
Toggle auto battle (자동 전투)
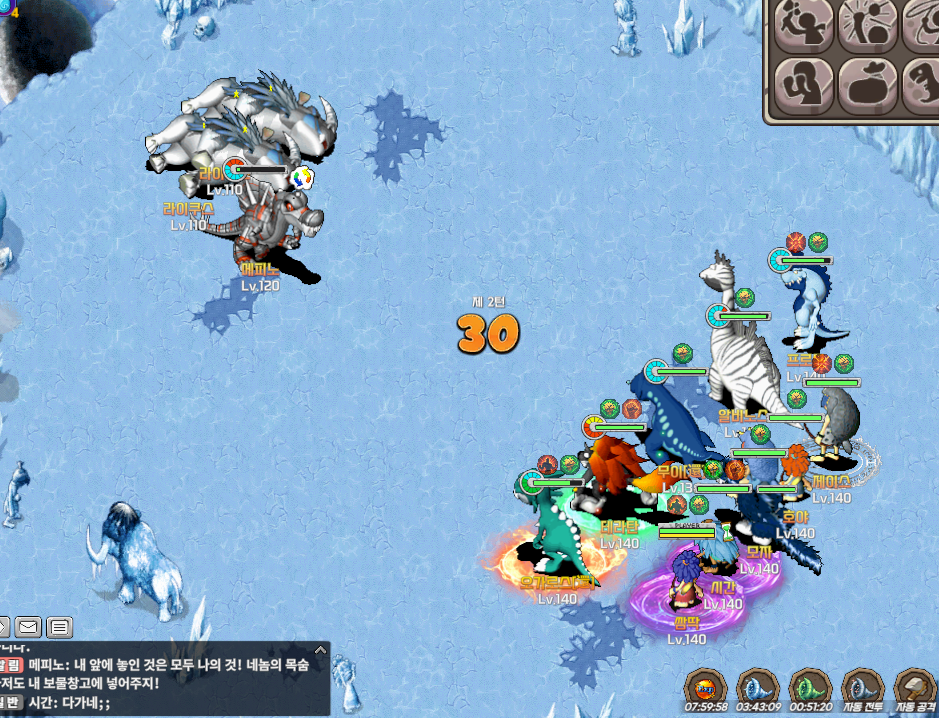861,690
